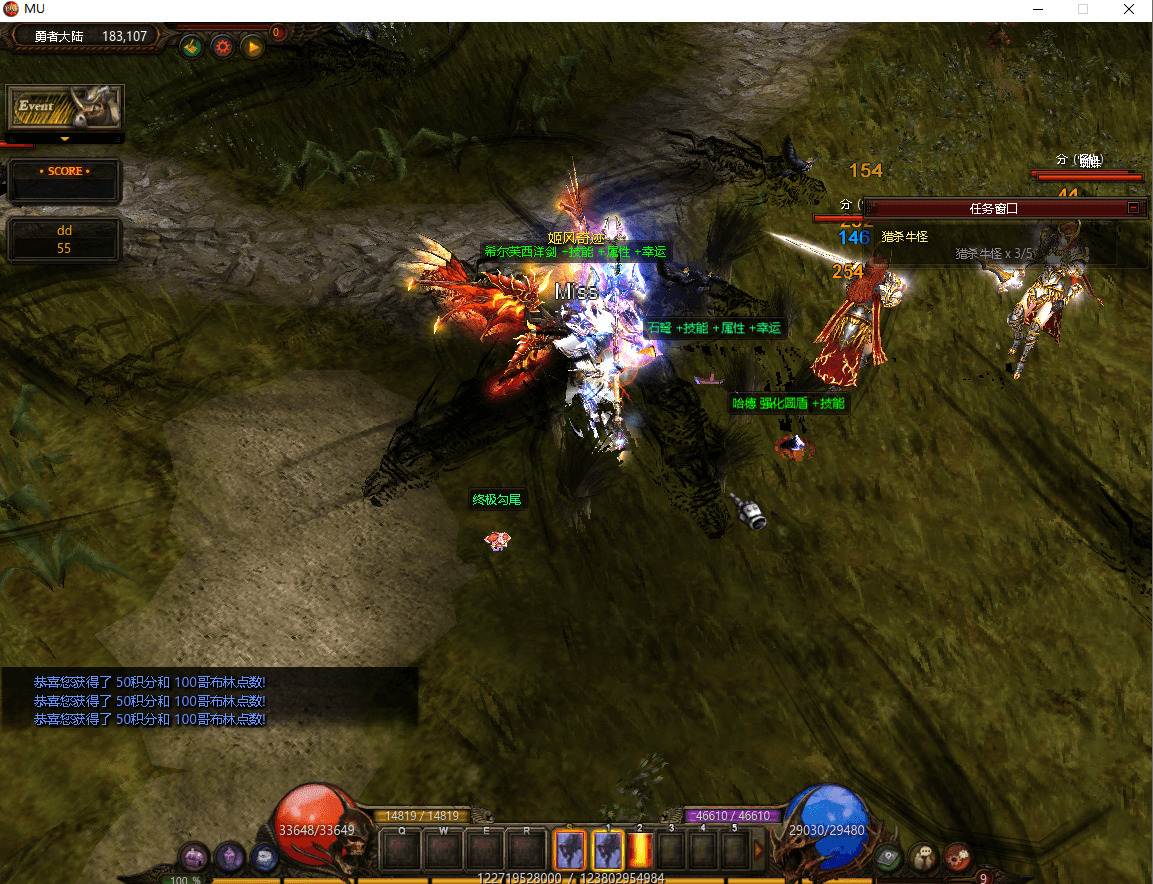Screen dimensions: 1153x884
Task: Use the glowing orange item in slot 2
Action: [x=640, y=850]
